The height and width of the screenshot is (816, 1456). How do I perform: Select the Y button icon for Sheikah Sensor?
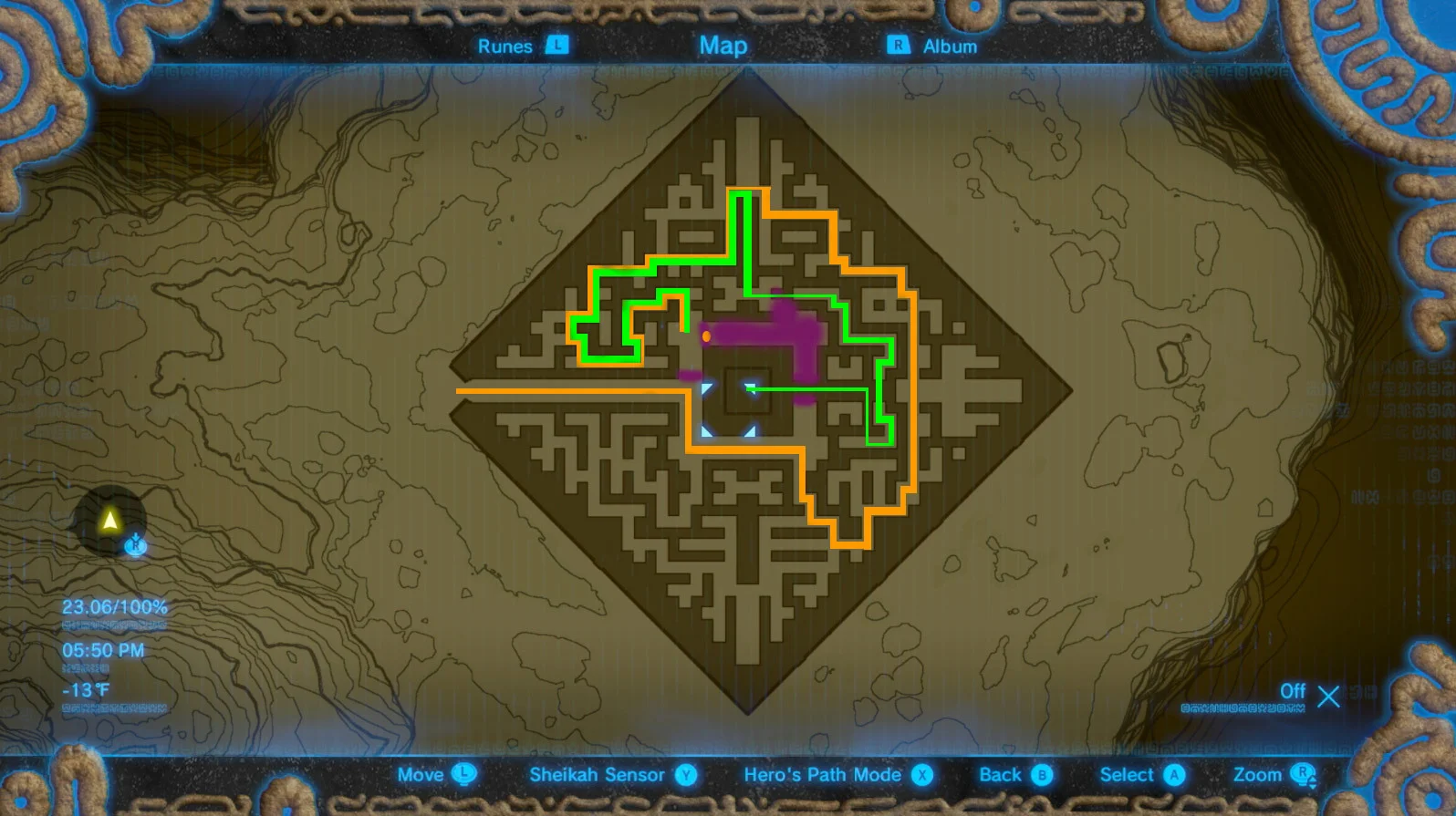(x=686, y=774)
